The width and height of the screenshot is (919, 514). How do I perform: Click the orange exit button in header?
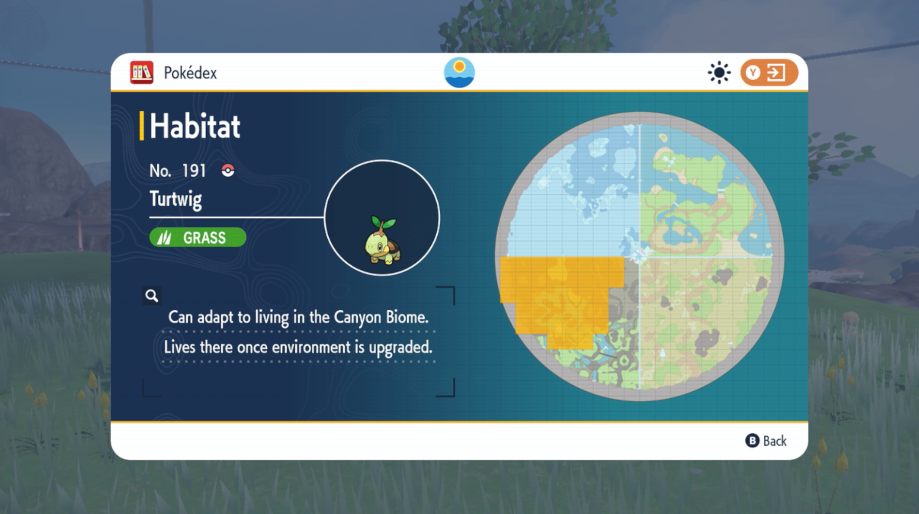coord(769,73)
